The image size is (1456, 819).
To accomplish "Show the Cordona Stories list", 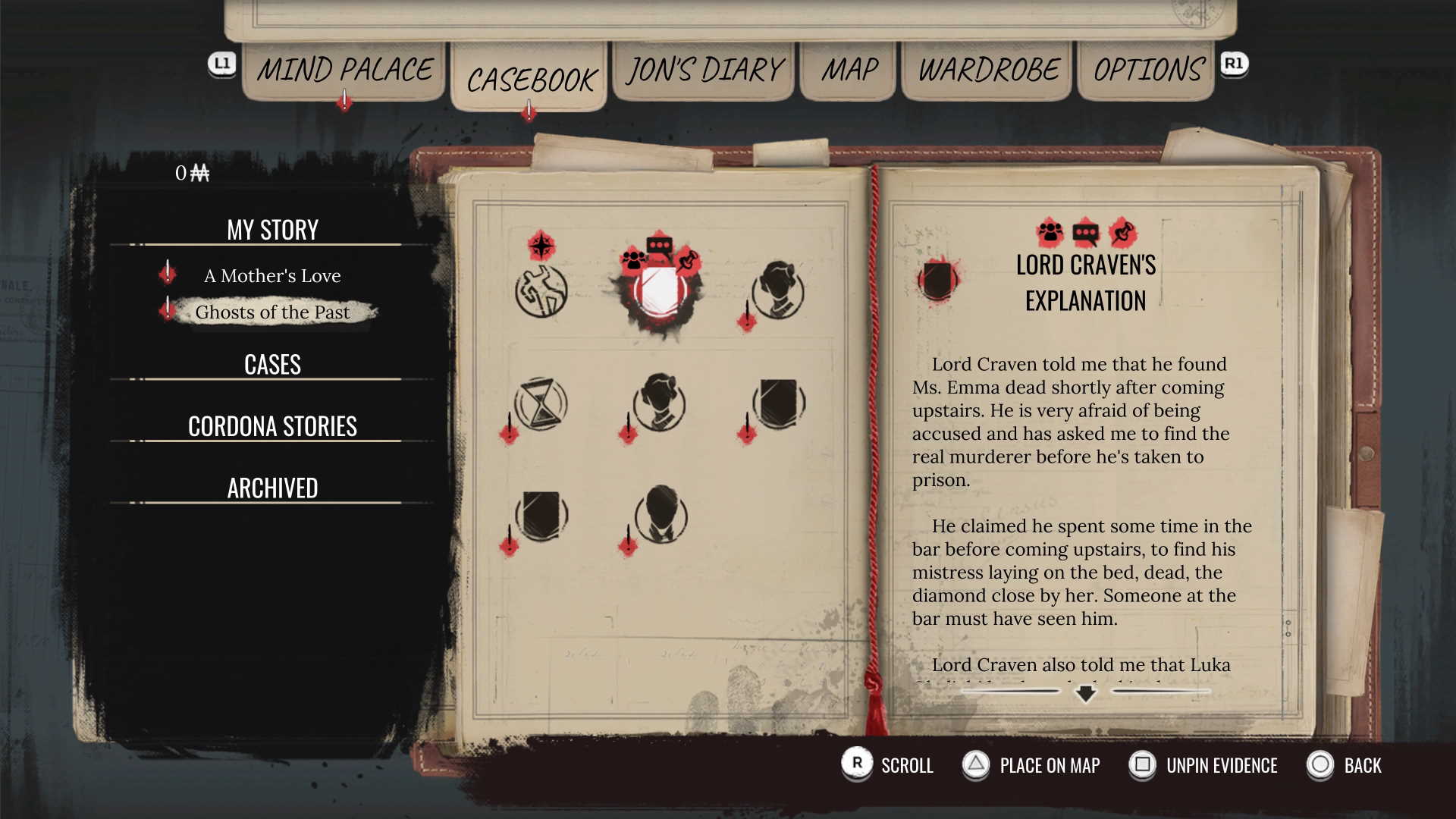I will [x=272, y=426].
